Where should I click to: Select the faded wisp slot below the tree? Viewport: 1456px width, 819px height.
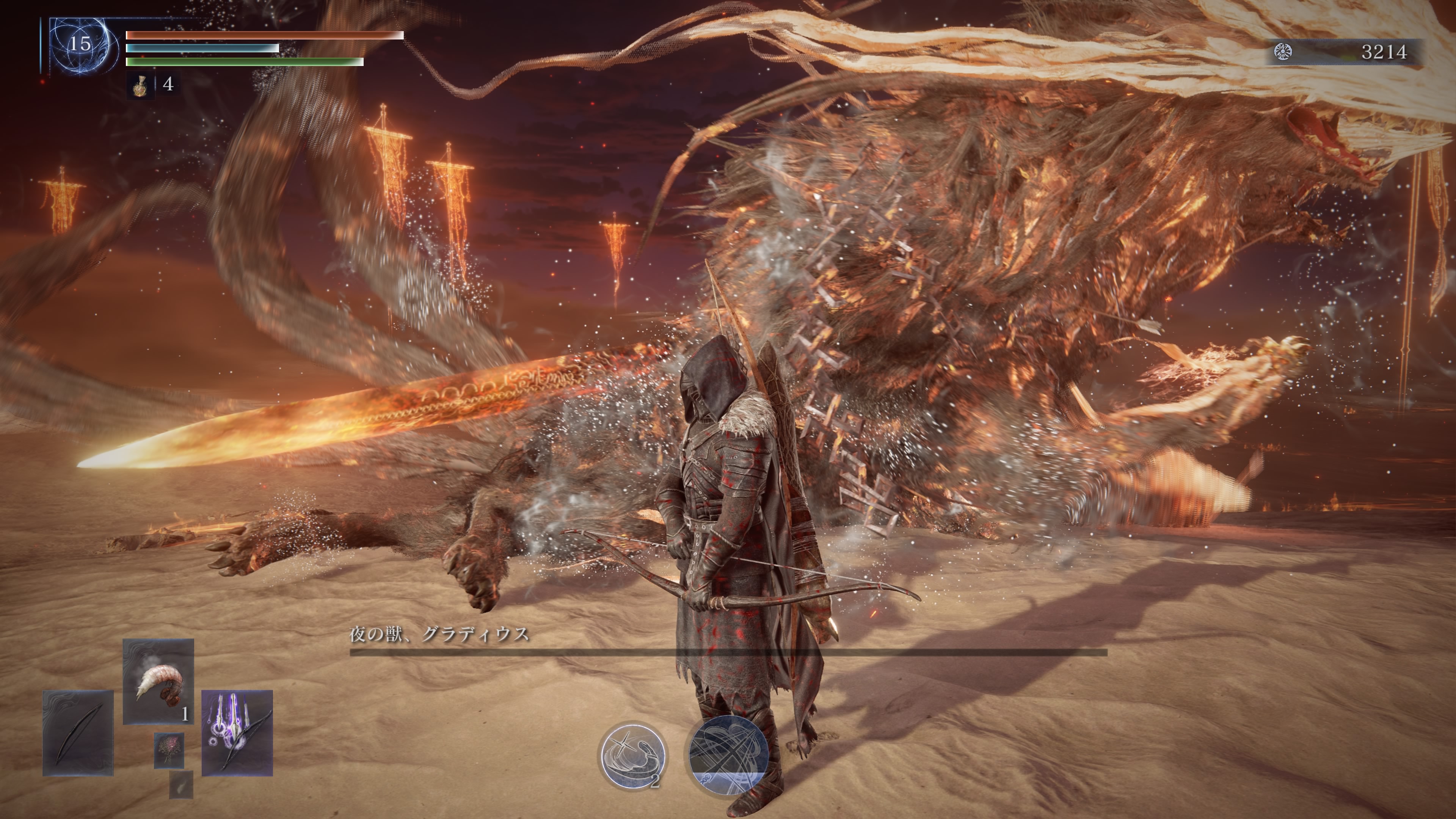[181, 784]
